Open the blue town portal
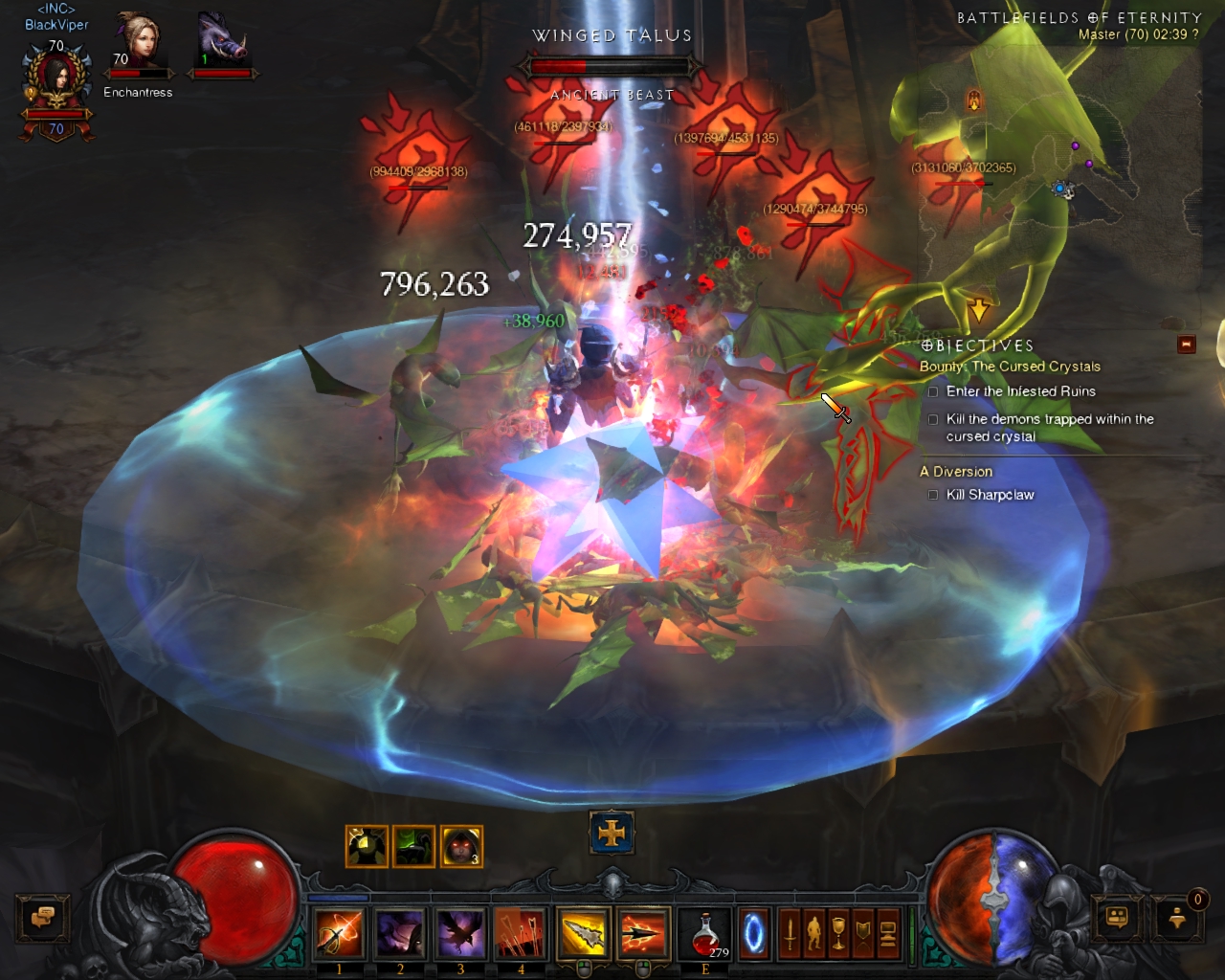Screen dimensions: 1225x980 click(x=754, y=934)
